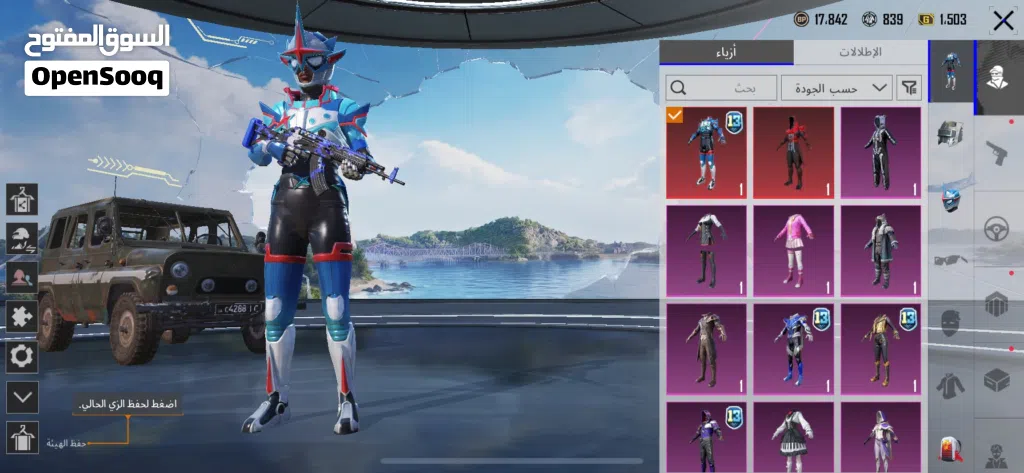Open the حسب الجودة sort dropdown
The width and height of the screenshot is (1024, 473).
click(x=837, y=88)
